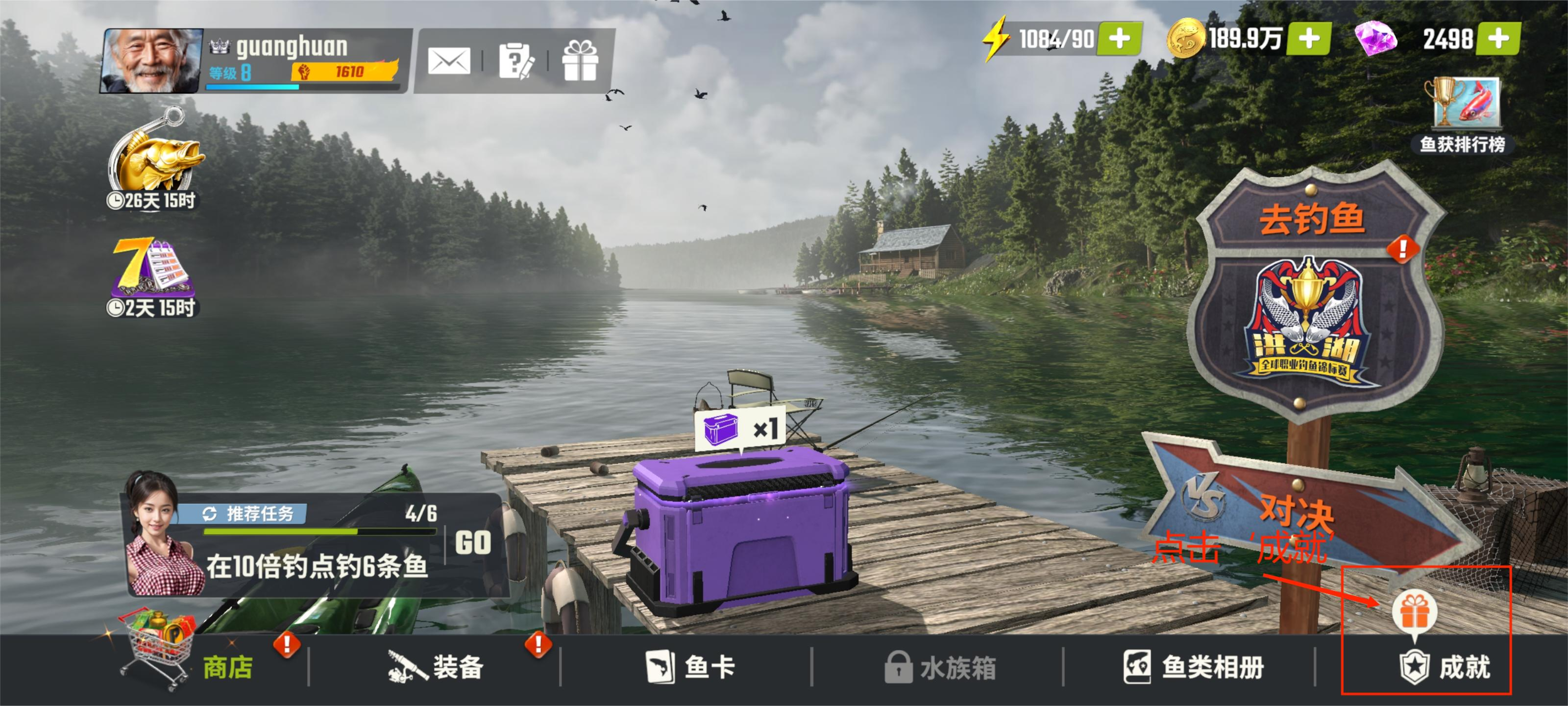Buy more gold coins with plus button

[x=1309, y=39]
